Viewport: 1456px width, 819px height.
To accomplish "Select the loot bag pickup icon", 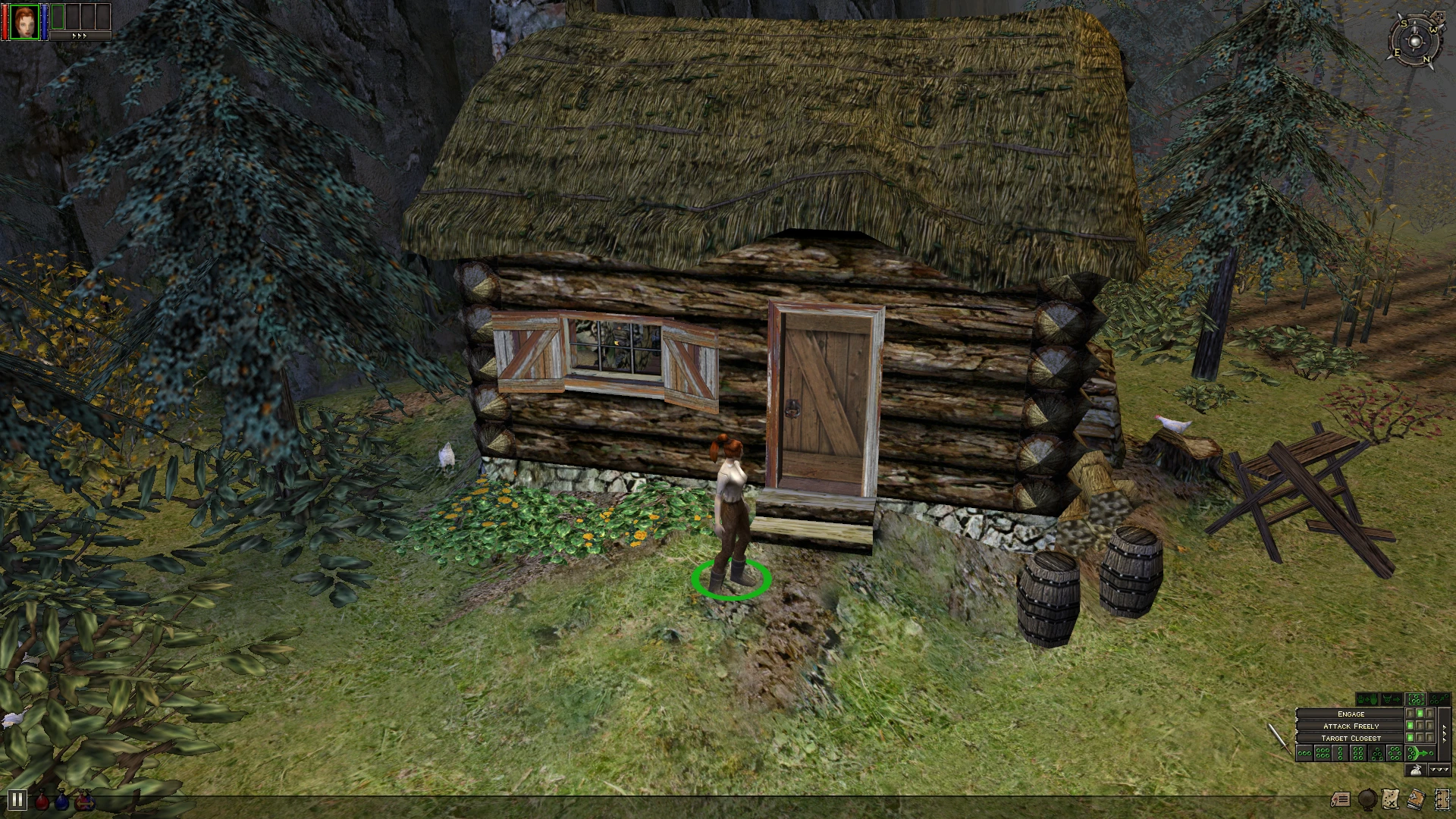I will [x=1415, y=770].
